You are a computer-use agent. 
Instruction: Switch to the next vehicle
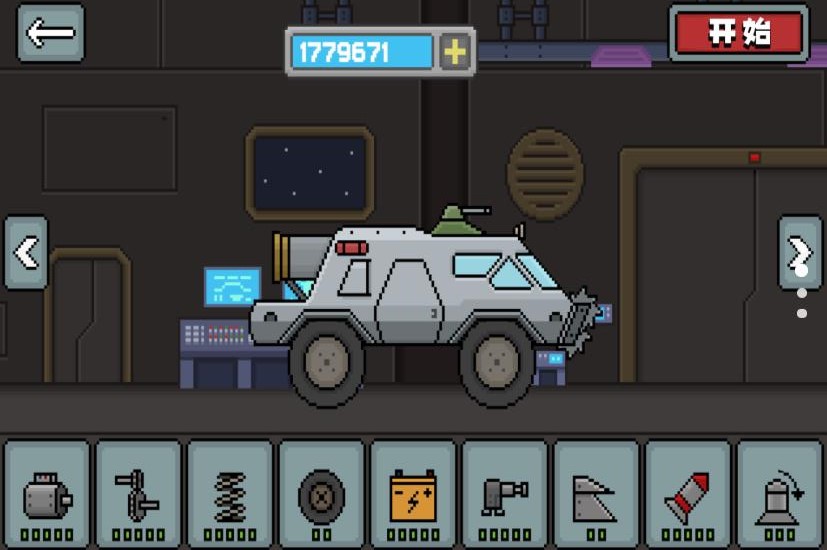tap(799, 252)
